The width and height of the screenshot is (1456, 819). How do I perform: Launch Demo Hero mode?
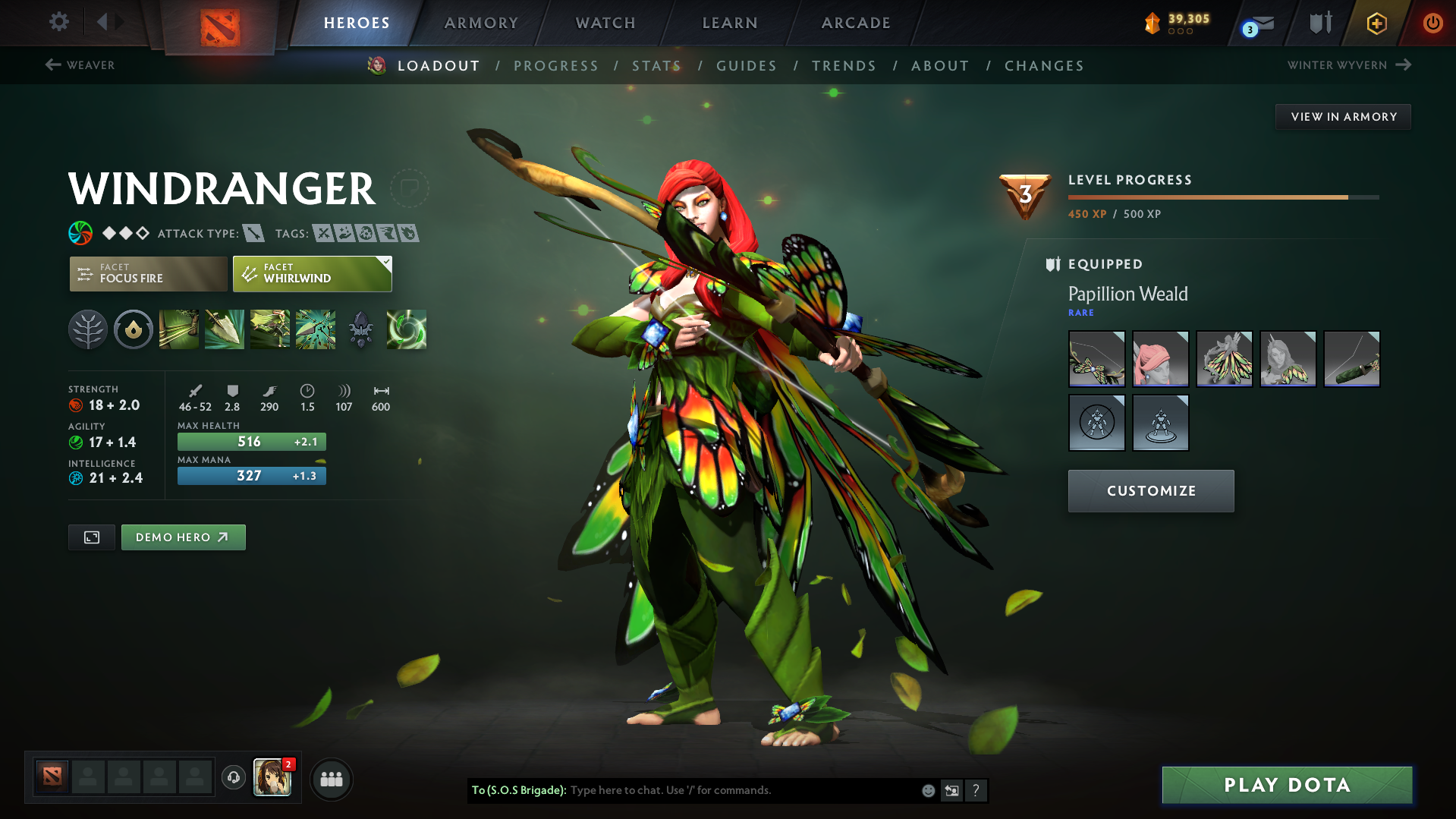[183, 537]
